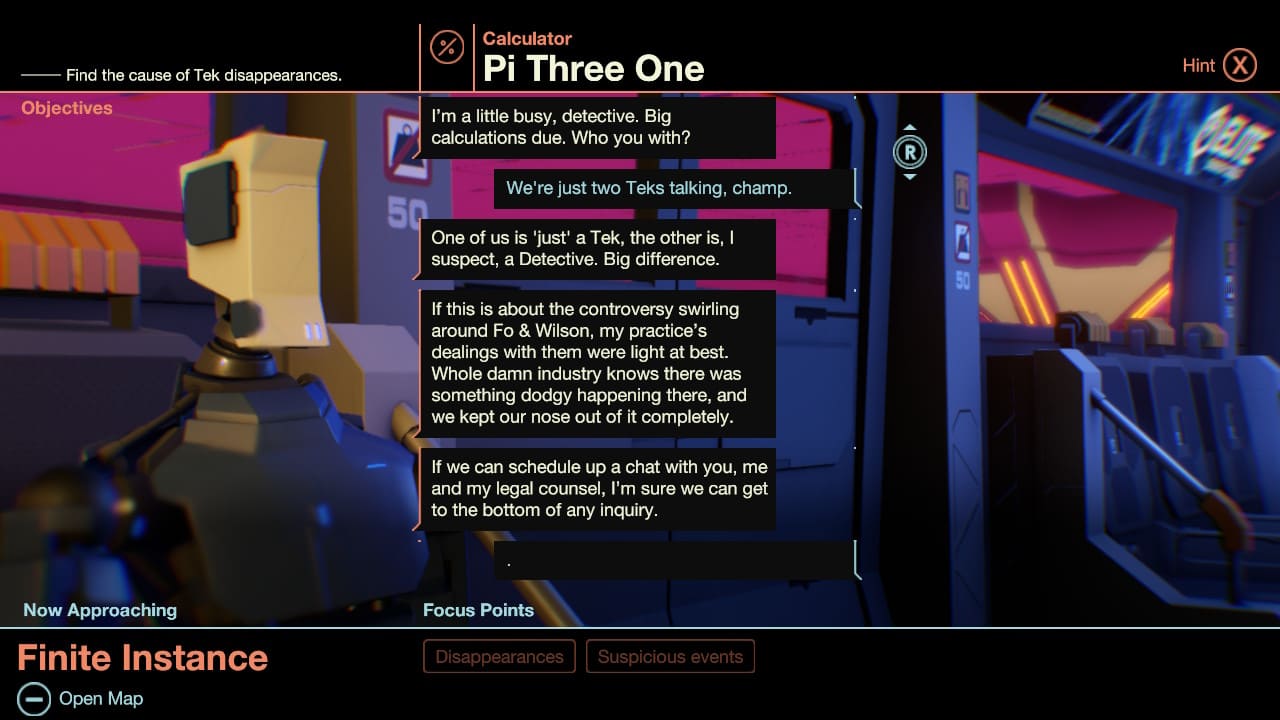1280x720 pixels.
Task: Click the message offering a chat with legal counsel
Action: (x=598, y=488)
